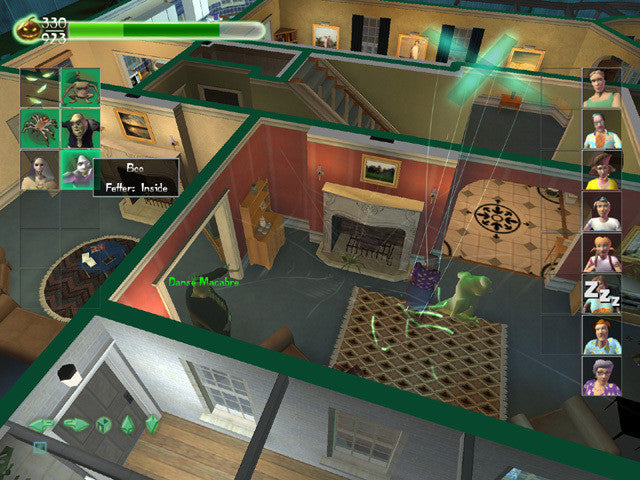Click the right-curving green rotate arrow
Image resolution: width=640 pixels, height=480 pixels.
(75, 424)
